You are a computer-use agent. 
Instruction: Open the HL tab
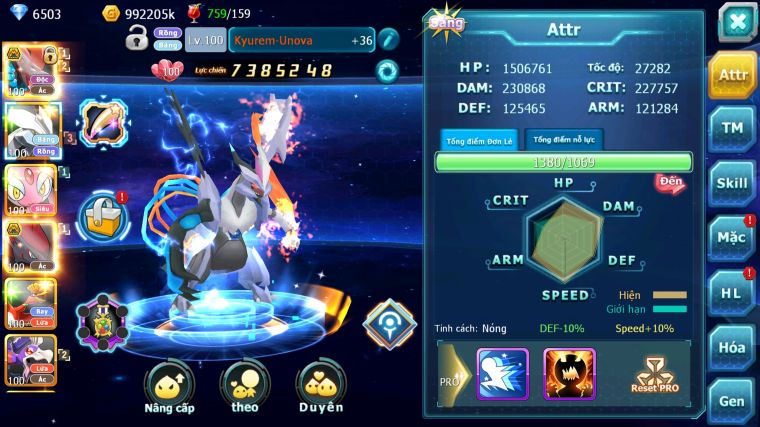tap(732, 292)
